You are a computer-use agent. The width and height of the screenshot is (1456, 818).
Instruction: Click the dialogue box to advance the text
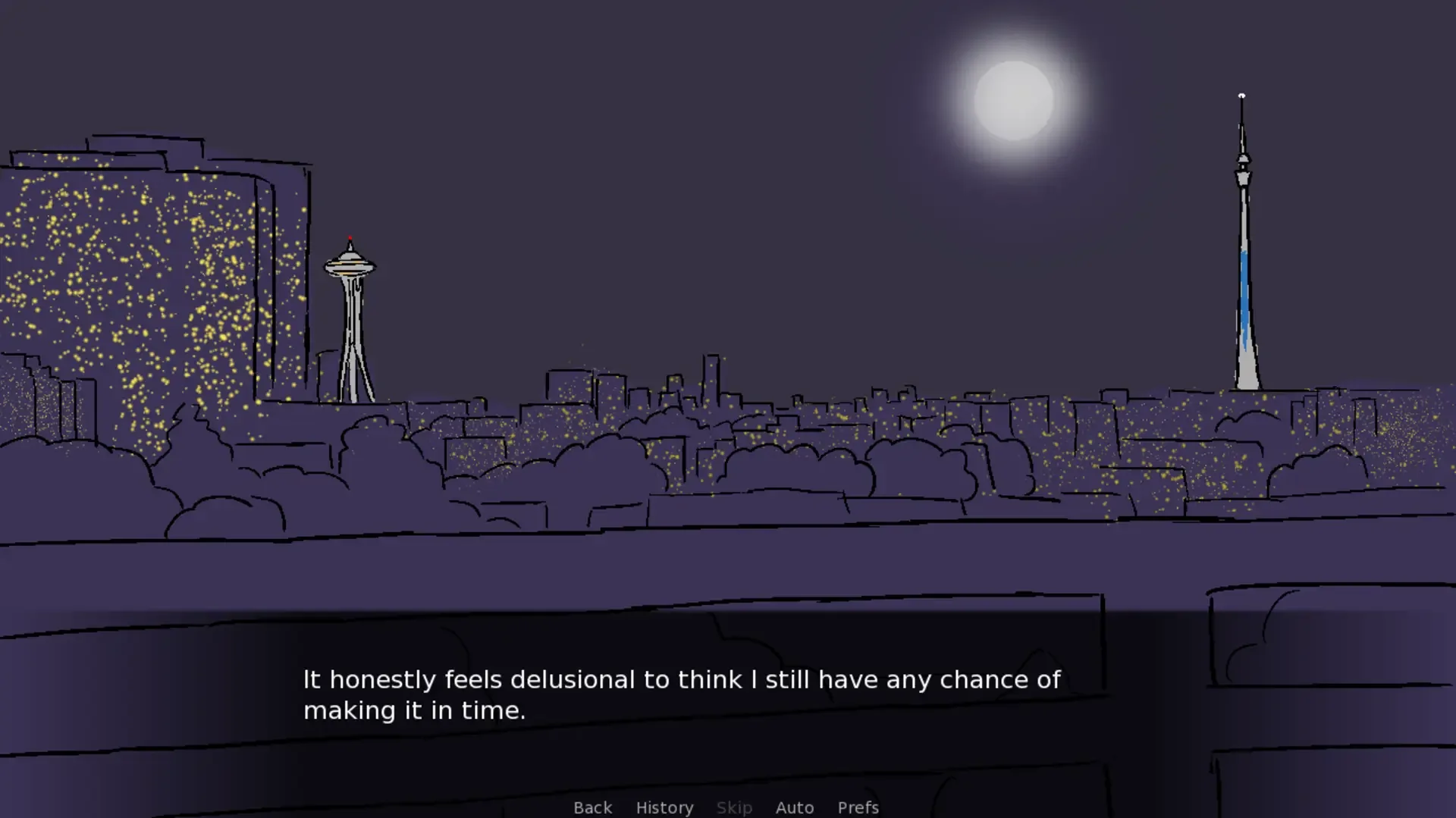pos(682,695)
